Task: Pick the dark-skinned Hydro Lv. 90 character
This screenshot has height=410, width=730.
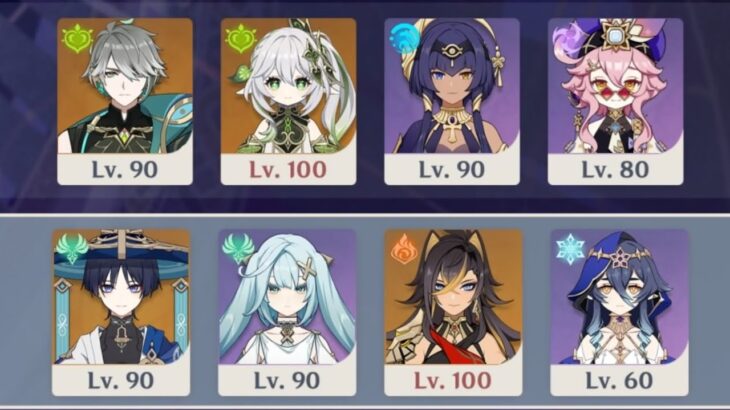Action: tap(453, 100)
